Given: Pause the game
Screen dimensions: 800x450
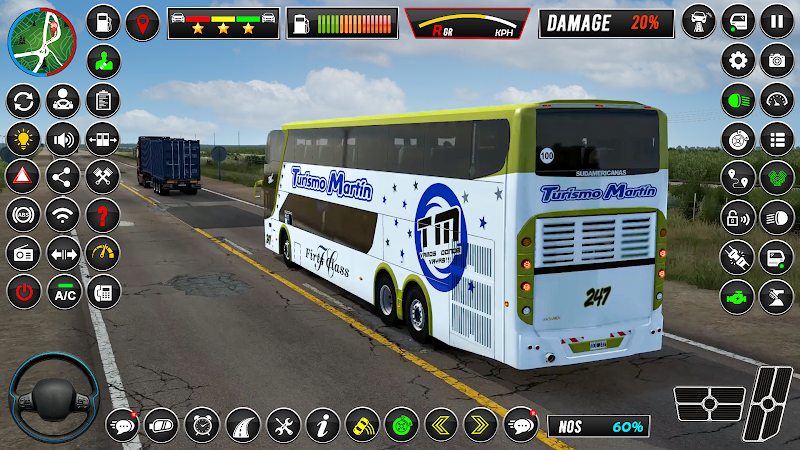Looking at the screenshot, I should click(777, 20).
